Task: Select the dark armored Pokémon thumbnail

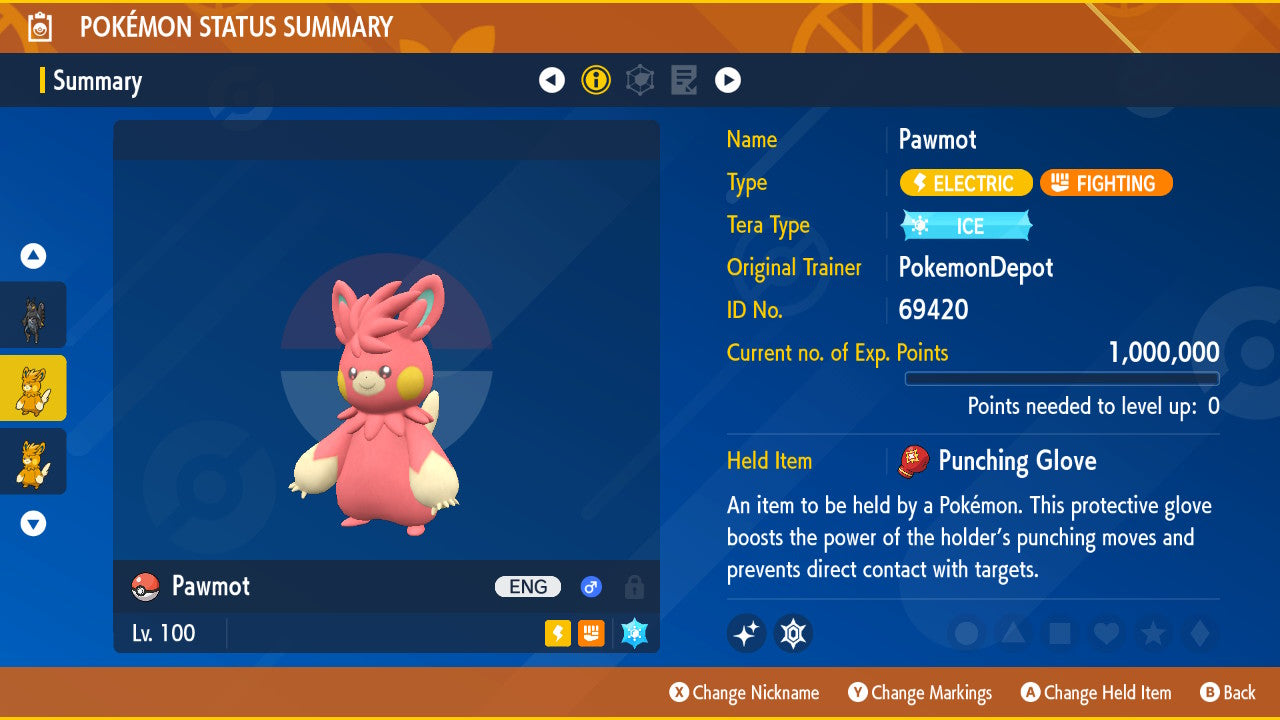Action: coord(34,315)
